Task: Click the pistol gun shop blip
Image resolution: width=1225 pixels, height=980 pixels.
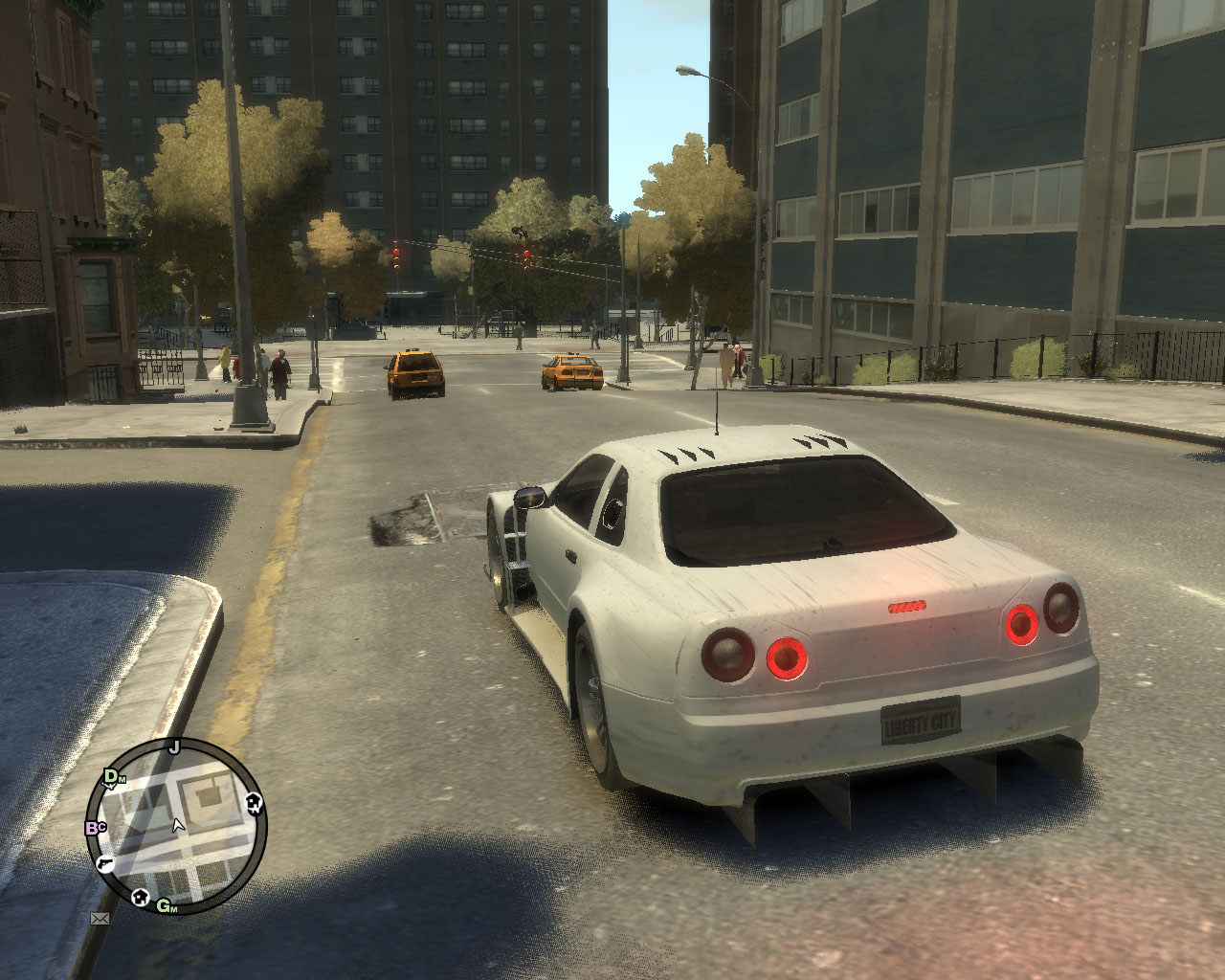Action: coord(105,862)
